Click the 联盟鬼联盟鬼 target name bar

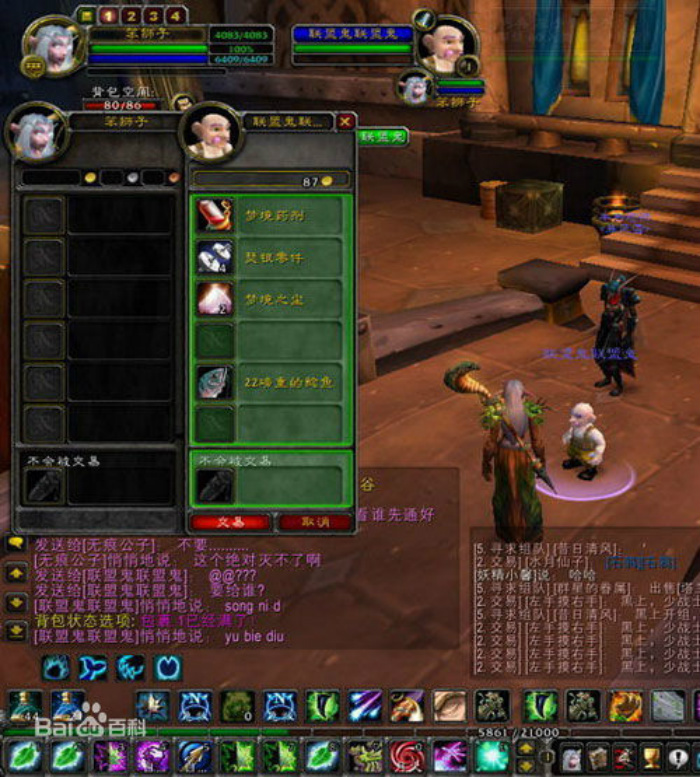[x=351, y=34]
